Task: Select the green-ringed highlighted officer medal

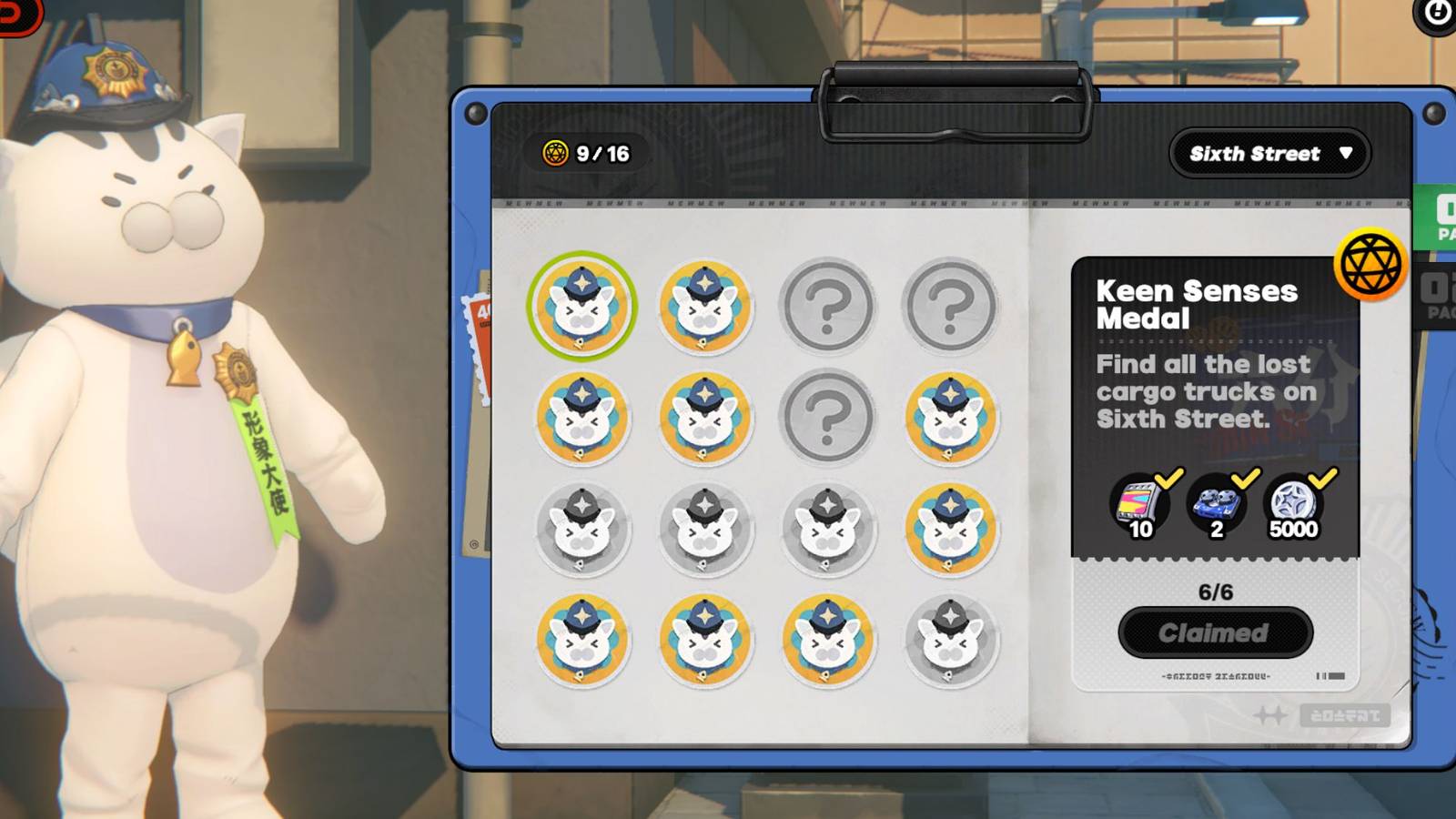Action: 585,307
